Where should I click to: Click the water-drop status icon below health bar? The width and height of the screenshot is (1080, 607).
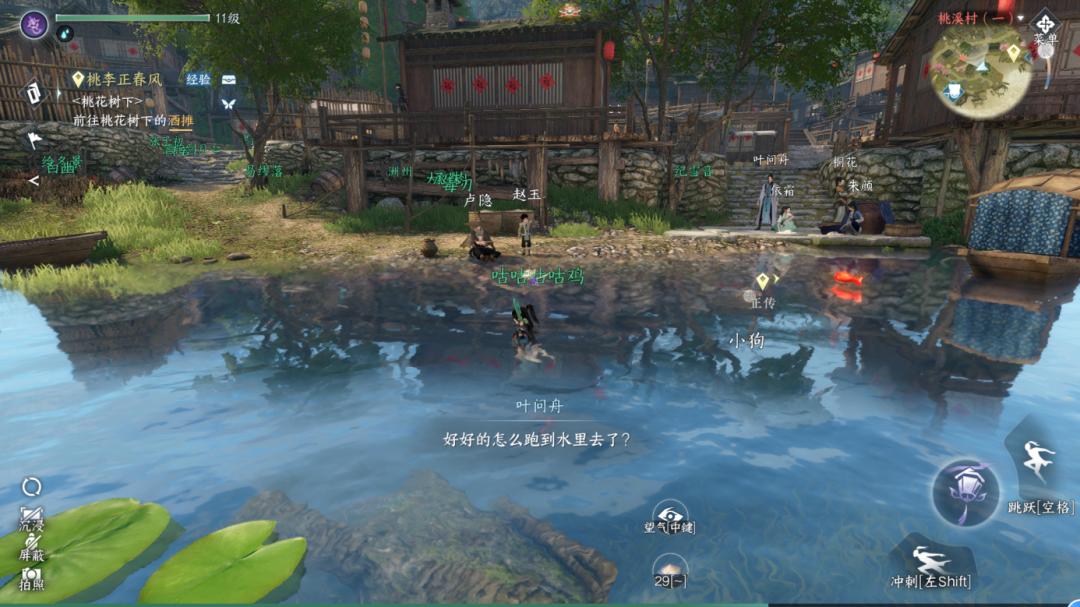coord(65,34)
